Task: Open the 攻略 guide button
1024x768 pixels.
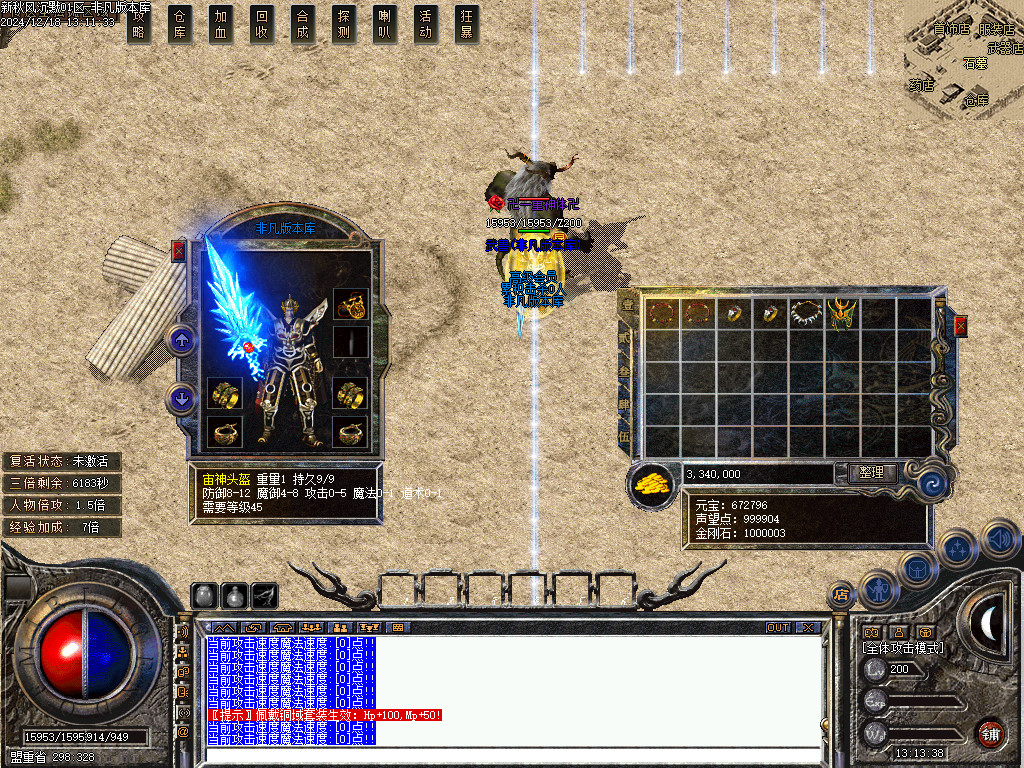Action: 139,24
